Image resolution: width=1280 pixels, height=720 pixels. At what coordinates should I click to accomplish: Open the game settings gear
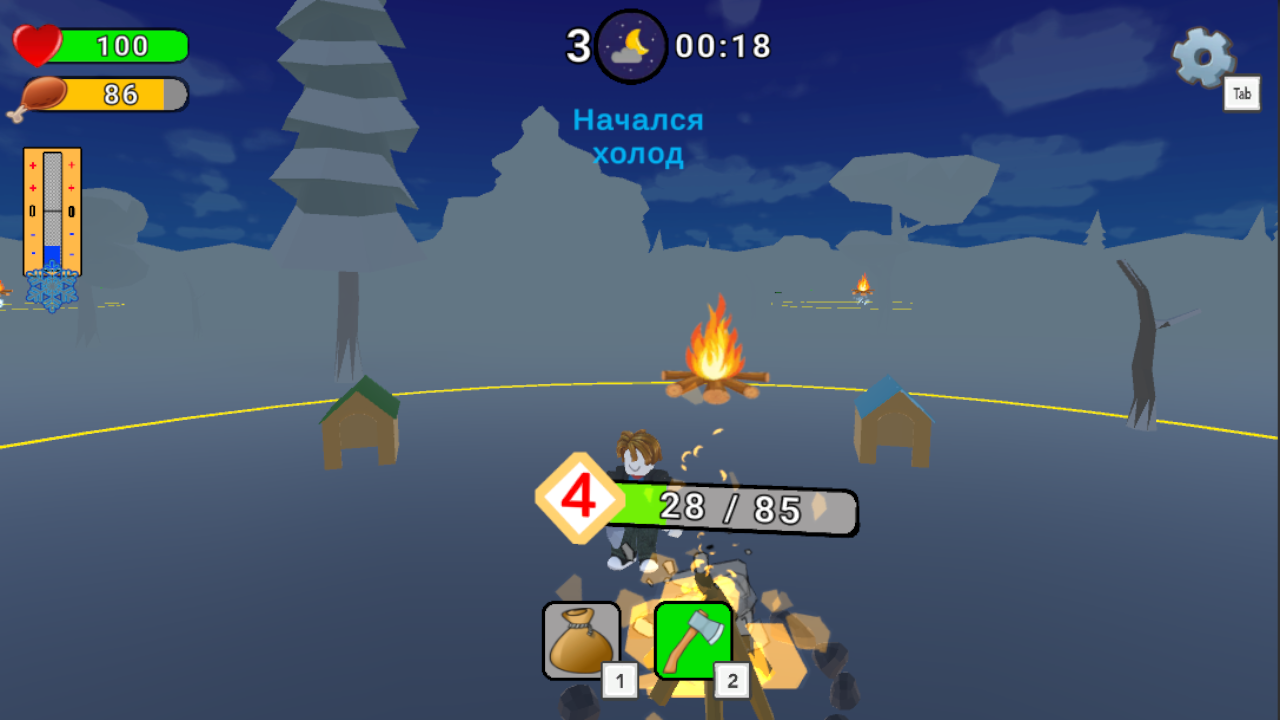(1203, 58)
